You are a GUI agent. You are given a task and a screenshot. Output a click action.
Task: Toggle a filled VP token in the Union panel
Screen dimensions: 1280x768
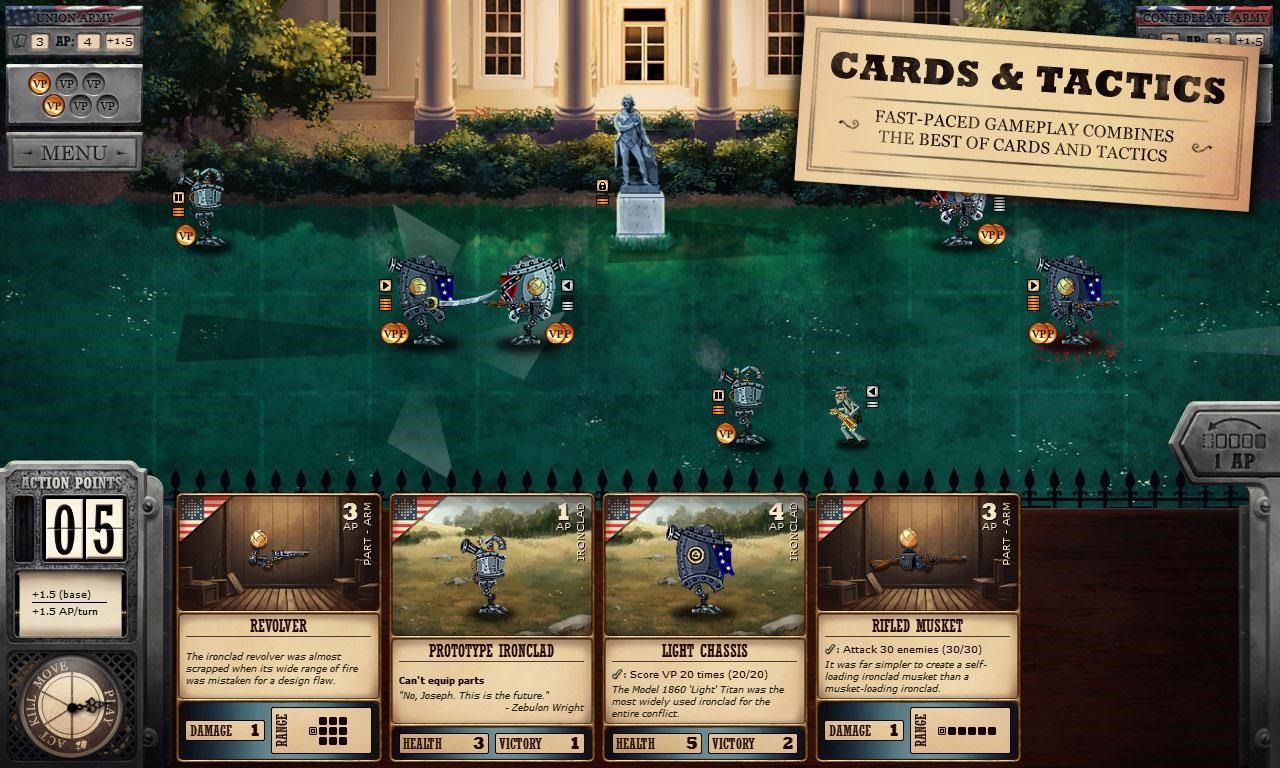tap(39, 83)
